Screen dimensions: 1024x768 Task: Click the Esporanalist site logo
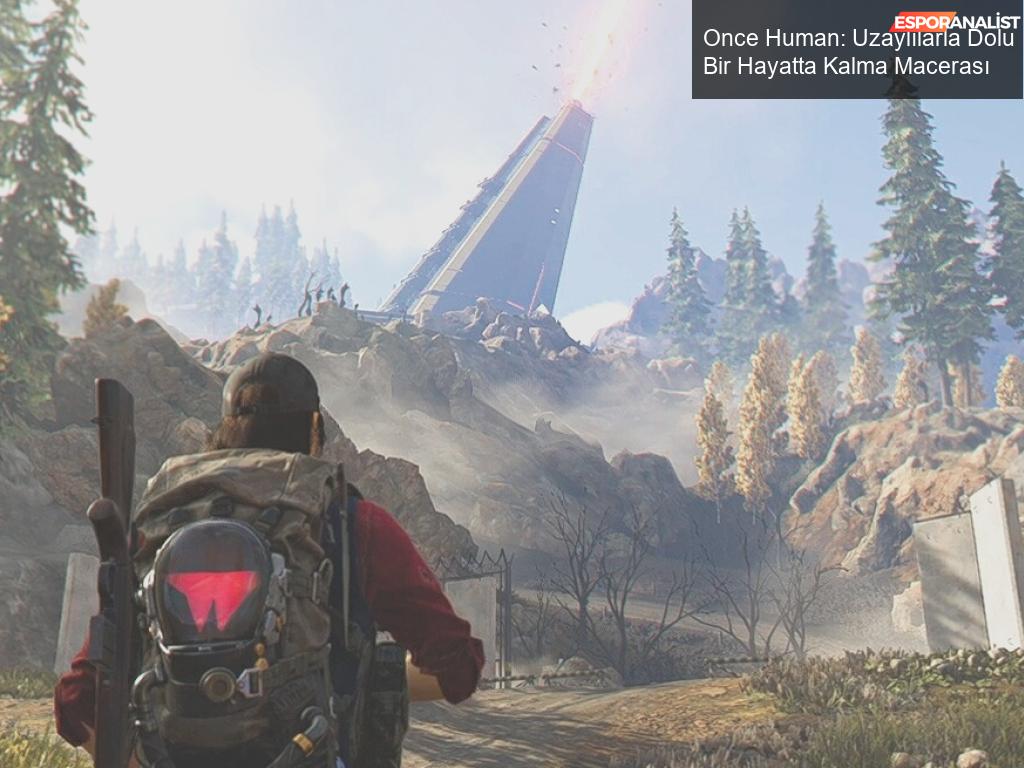tap(954, 20)
